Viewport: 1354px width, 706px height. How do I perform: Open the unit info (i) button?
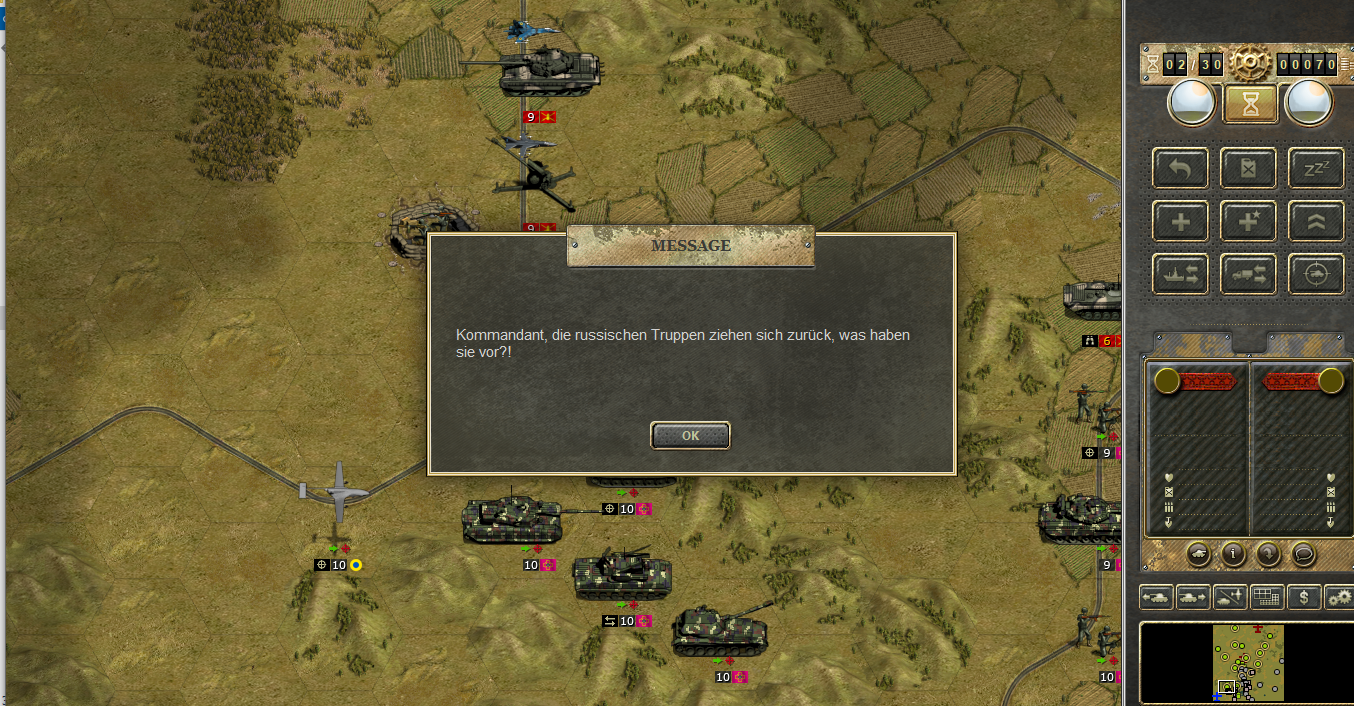(1233, 552)
